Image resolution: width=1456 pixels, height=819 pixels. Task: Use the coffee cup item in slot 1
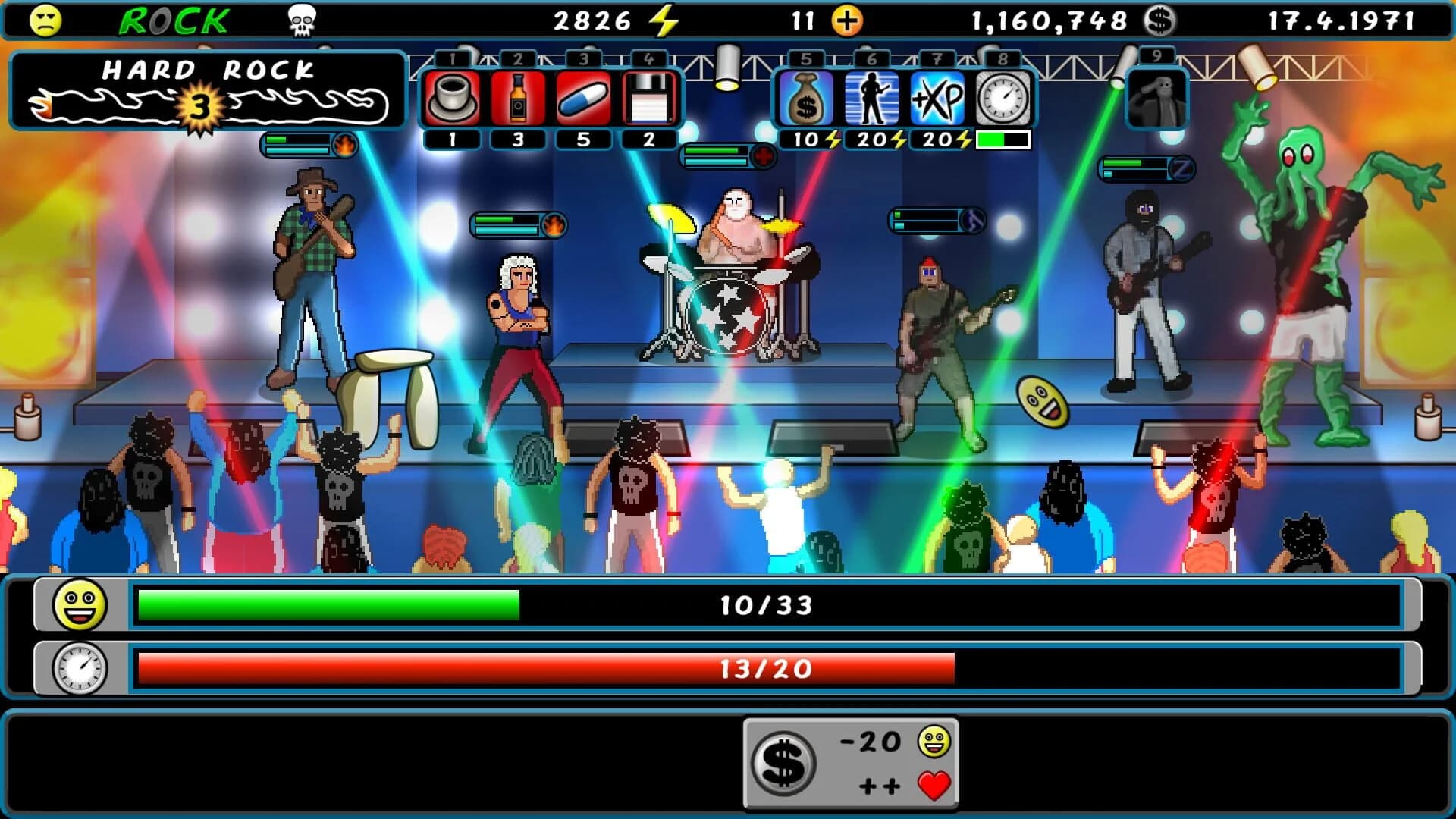pos(450,99)
